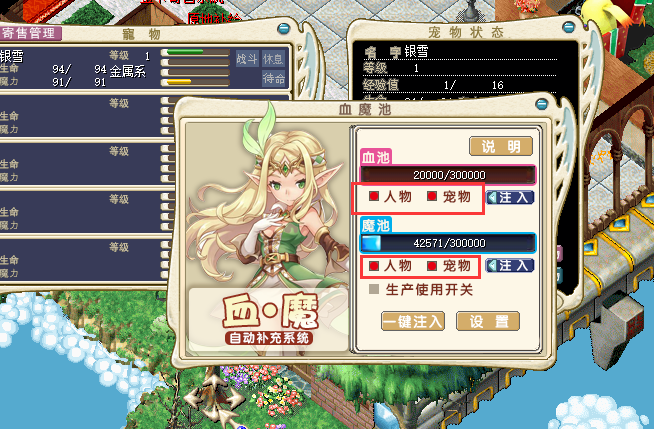Image resolution: width=654 pixels, height=429 pixels.
Task: Open the 设置 settings button
Action: click(488, 321)
